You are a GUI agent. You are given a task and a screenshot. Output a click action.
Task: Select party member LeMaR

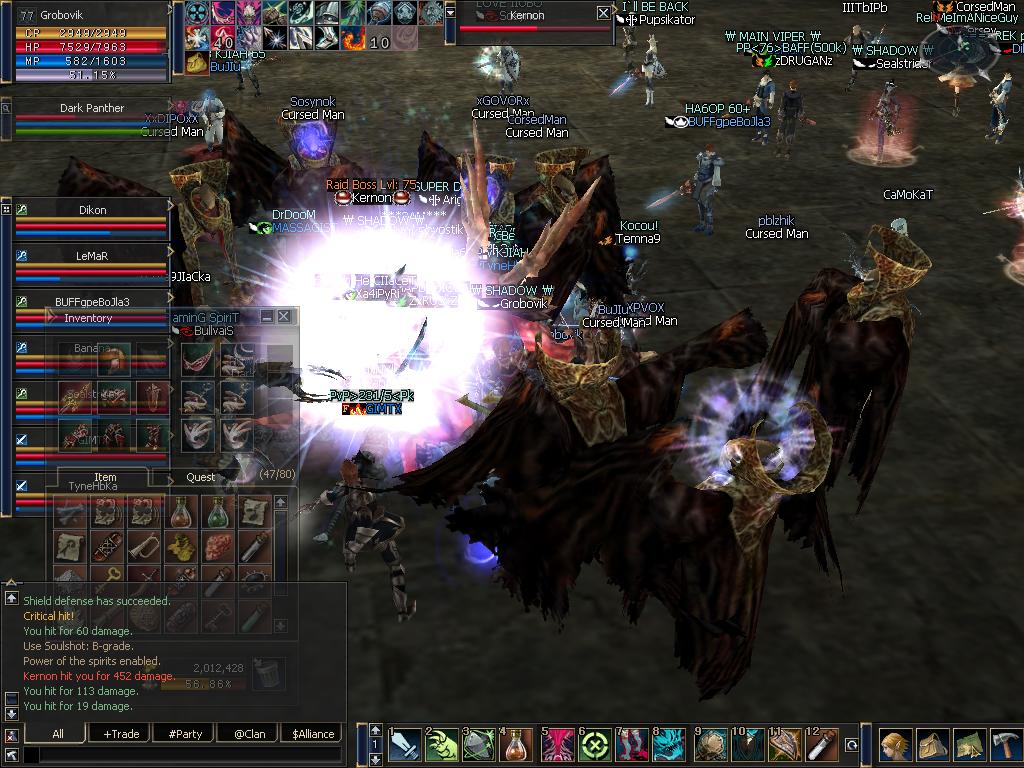(92, 256)
